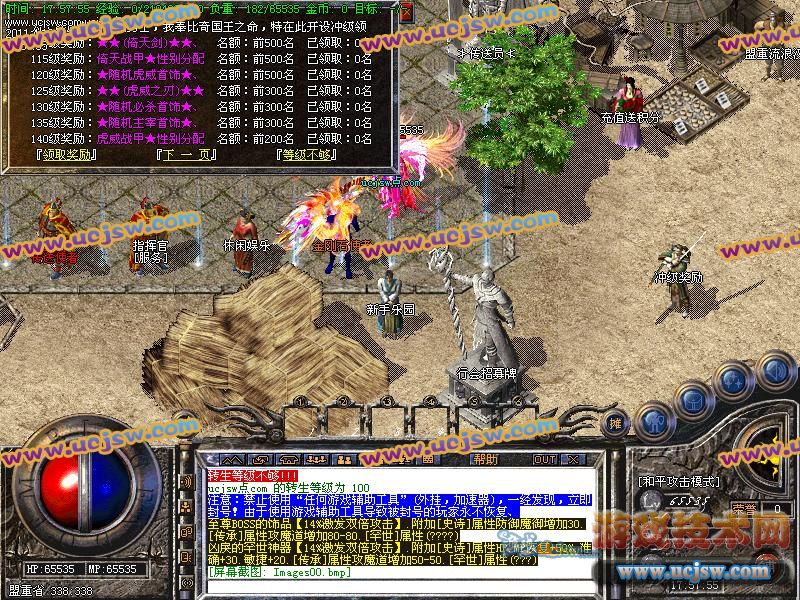Claim the level reward via 领取奖励
The image size is (800, 600).
[x=66, y=155]
